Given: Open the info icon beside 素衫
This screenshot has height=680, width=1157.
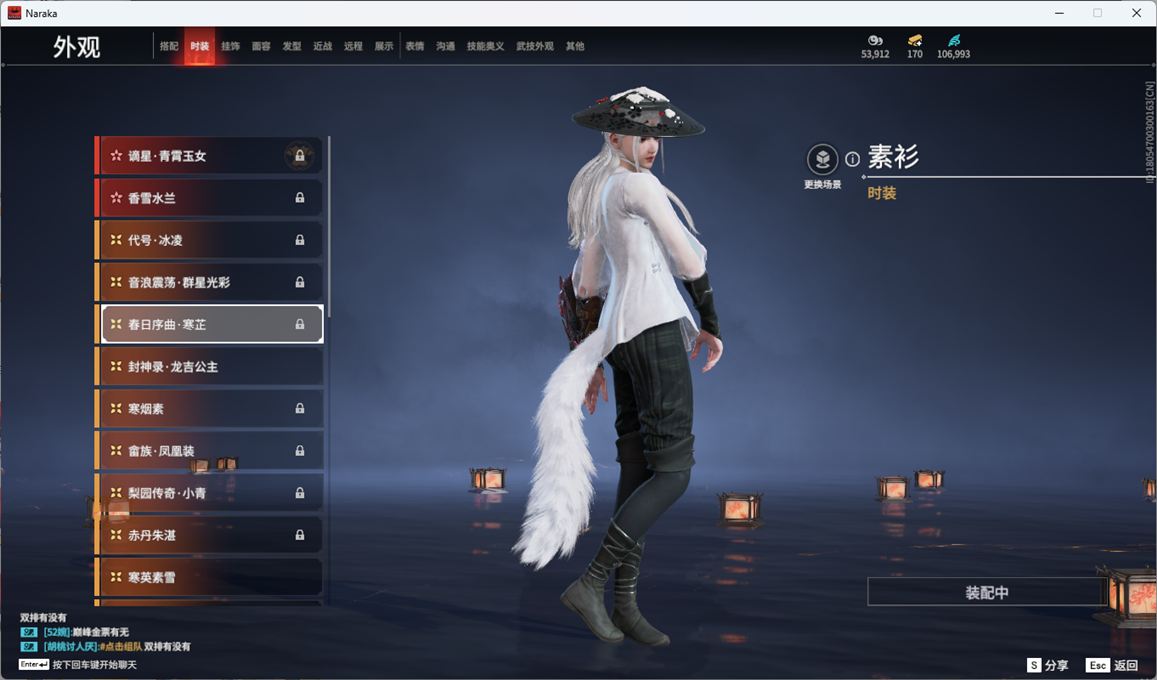Looking at the screenshot, I should (852, 159).
